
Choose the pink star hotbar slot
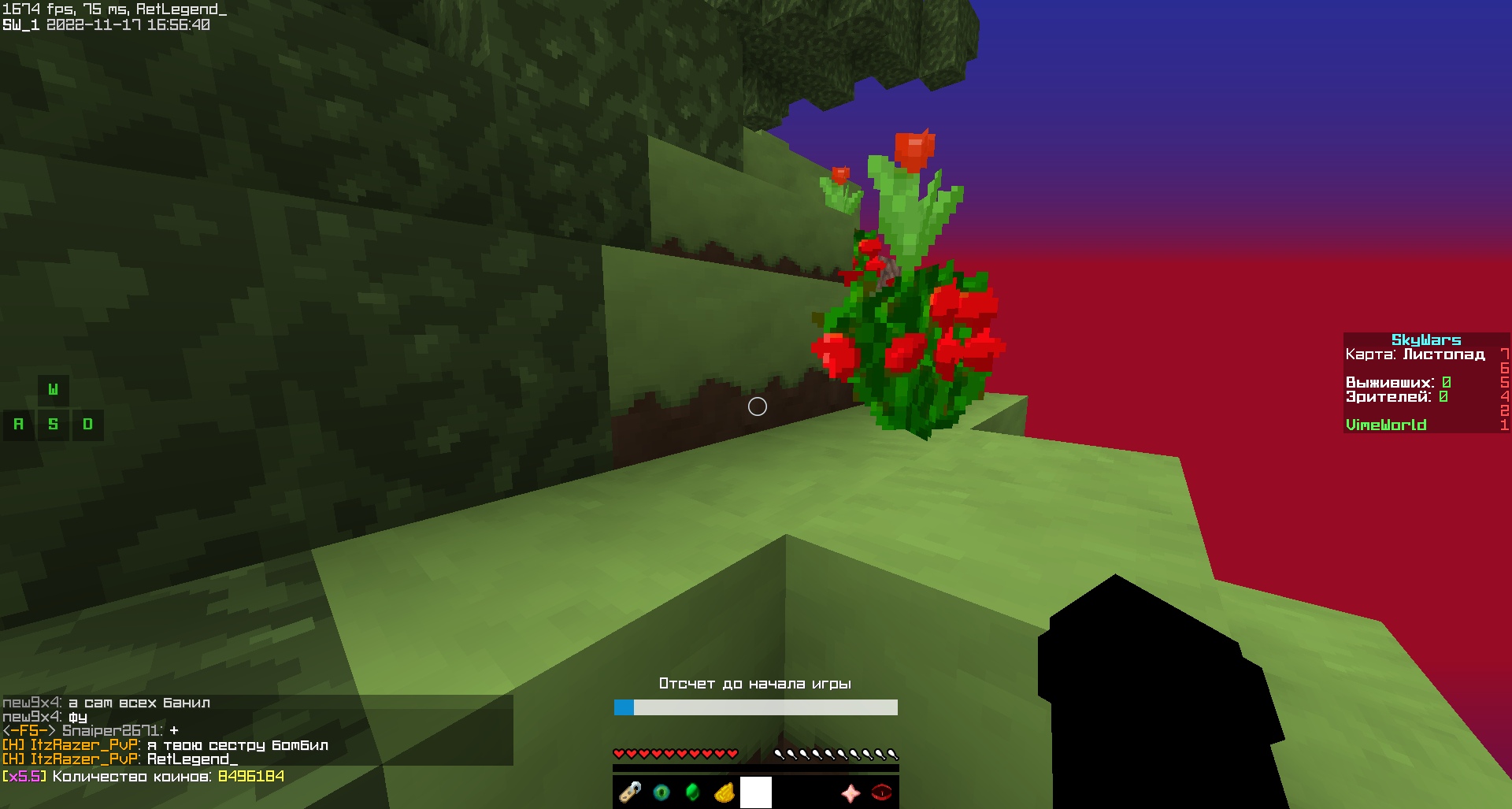(850, 792)
